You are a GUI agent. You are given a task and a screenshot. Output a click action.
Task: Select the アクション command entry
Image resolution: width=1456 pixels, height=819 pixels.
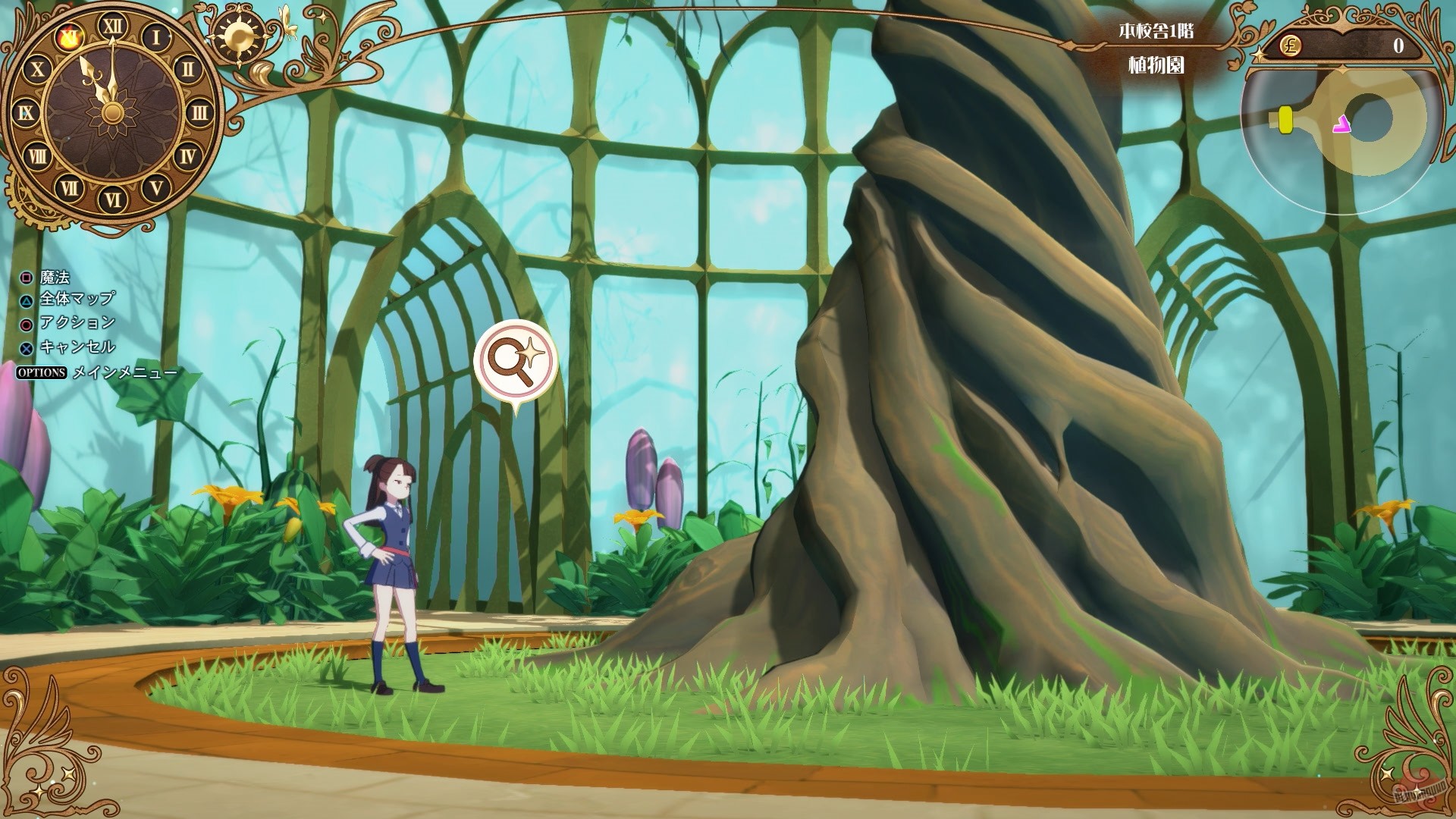80,322
